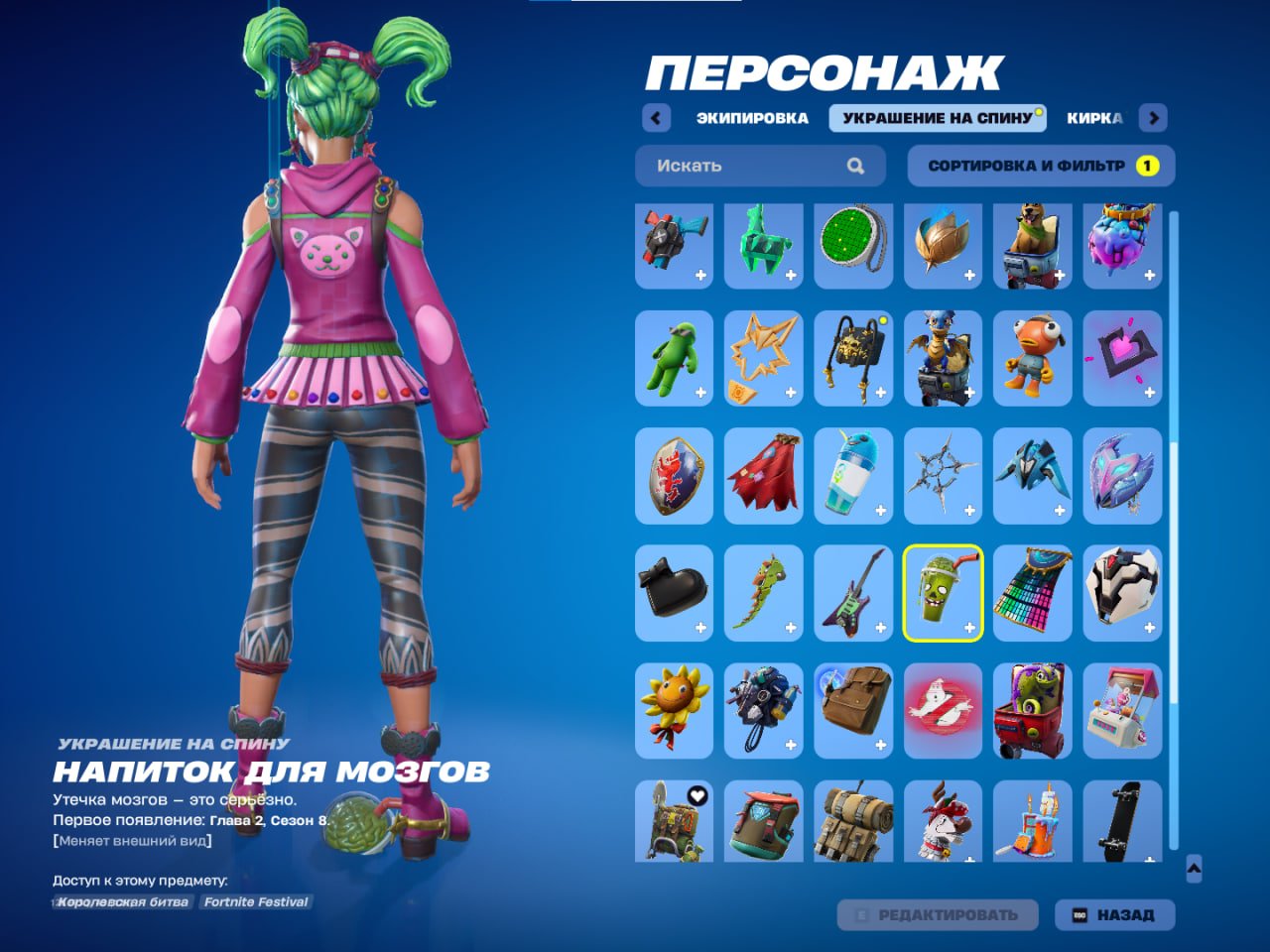Select the Fishstick character back bling
Screen dimensions: 1270x952
pos(1032,360)
